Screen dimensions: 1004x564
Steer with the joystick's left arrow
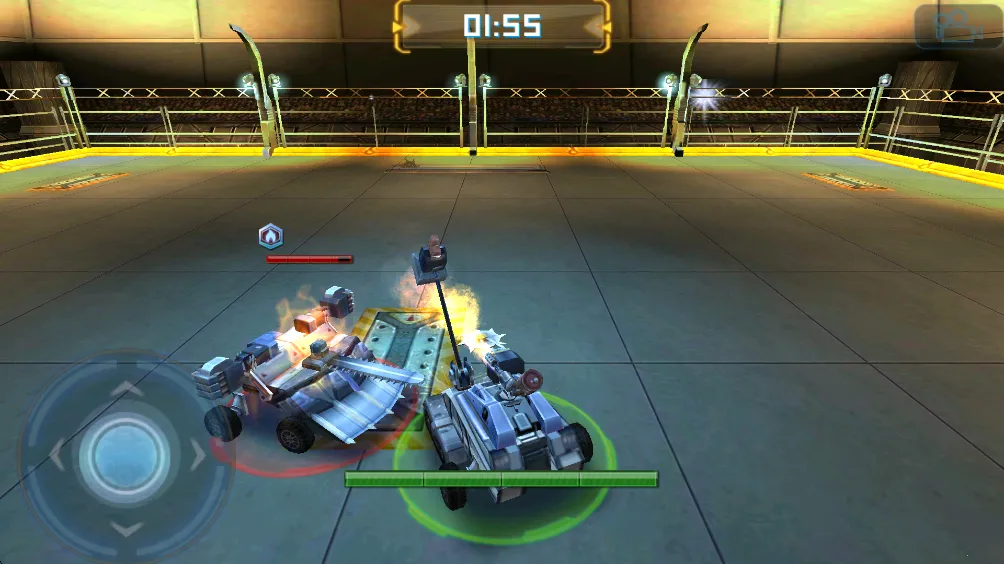tap(56, 456)
